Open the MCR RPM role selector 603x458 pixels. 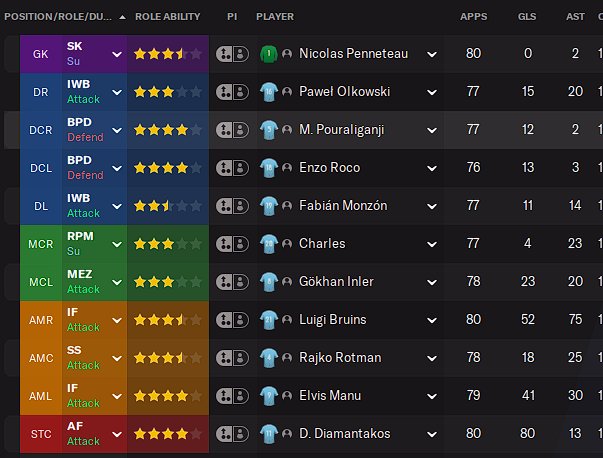pos(117,244)
